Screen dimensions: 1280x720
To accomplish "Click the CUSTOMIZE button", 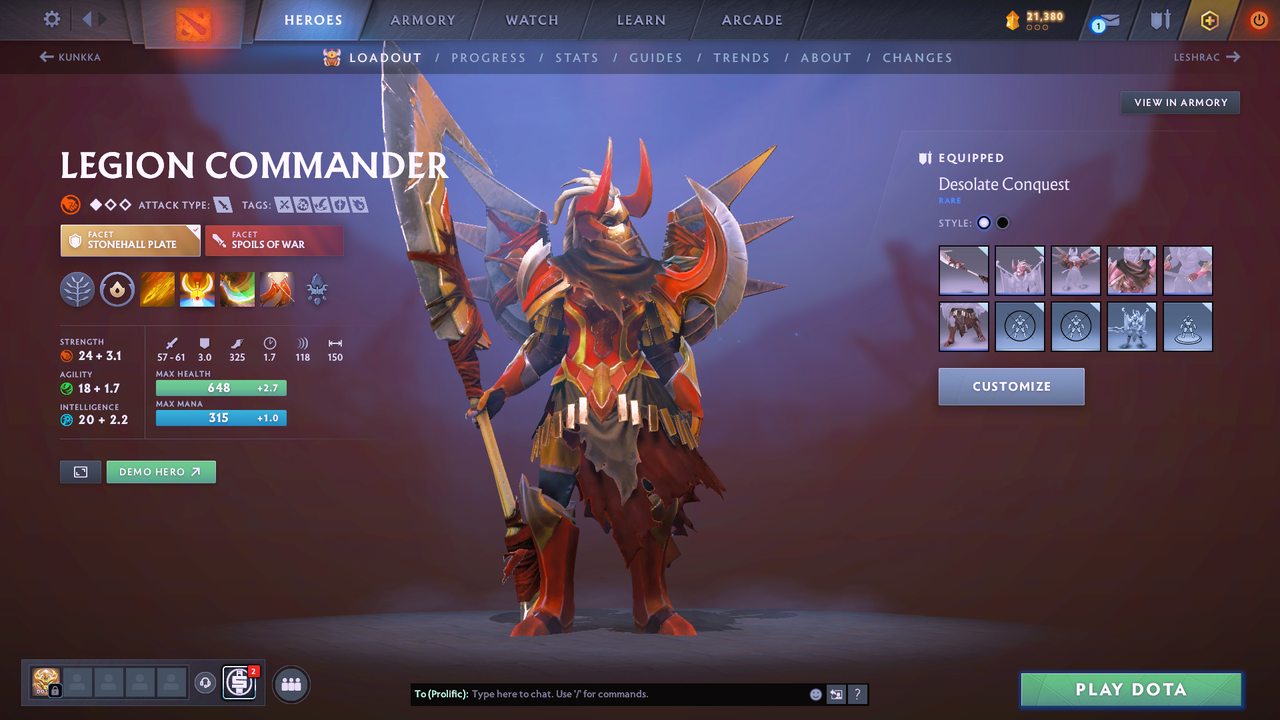I will point(1011,386).
